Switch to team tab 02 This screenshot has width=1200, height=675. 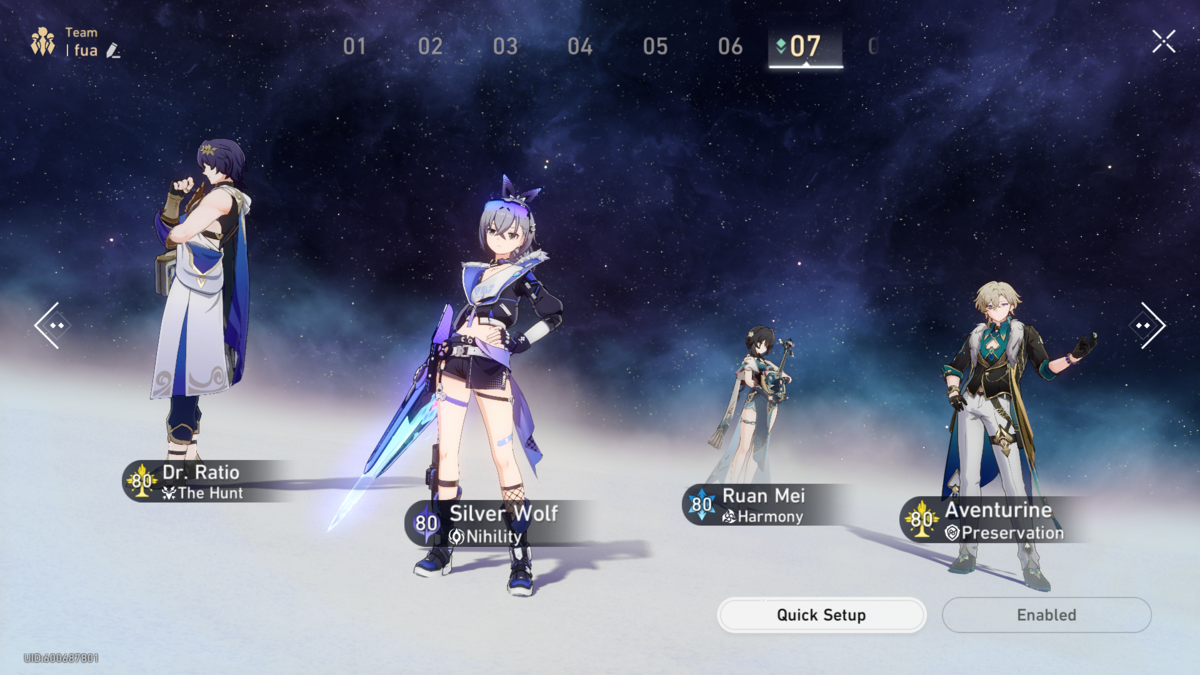430,46
